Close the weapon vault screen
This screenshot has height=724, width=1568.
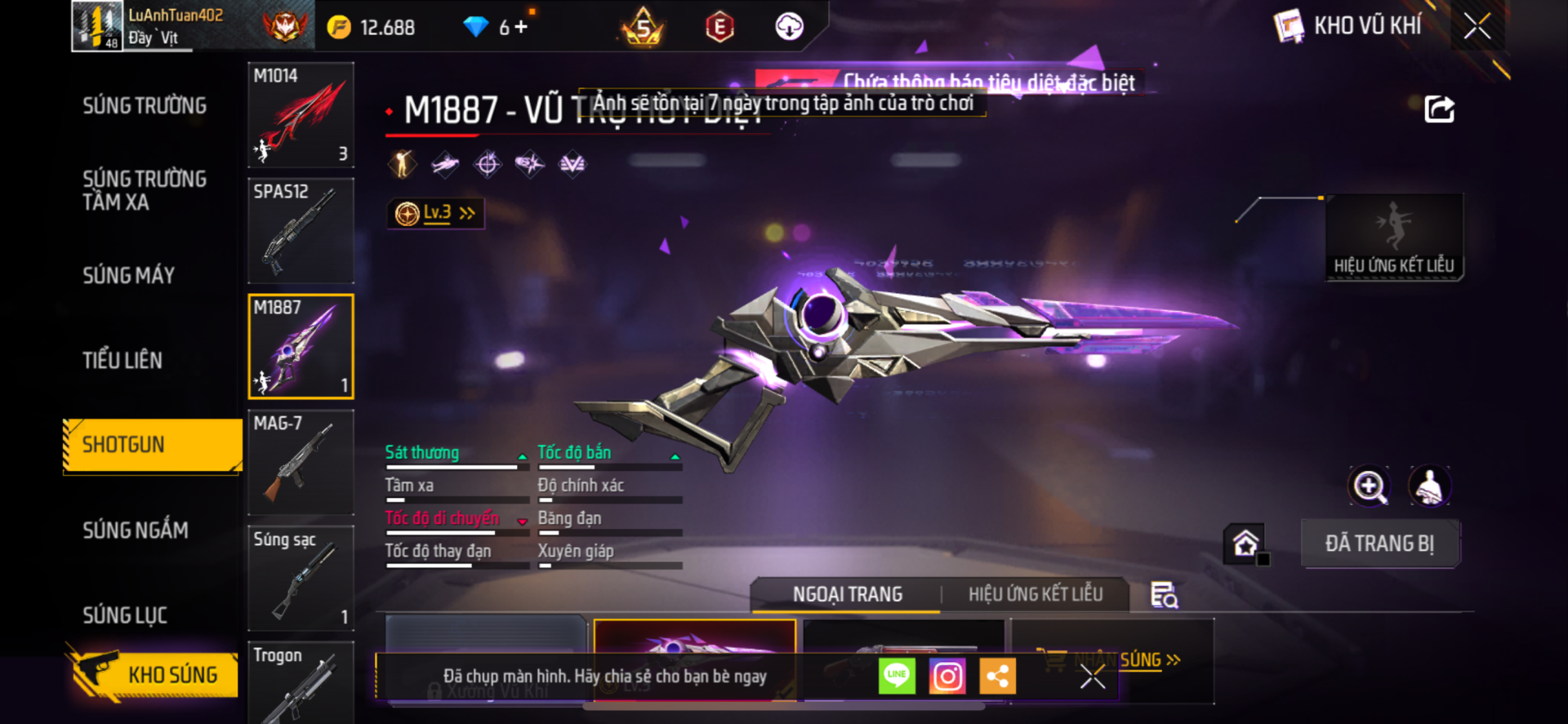tap(1477, 26)
